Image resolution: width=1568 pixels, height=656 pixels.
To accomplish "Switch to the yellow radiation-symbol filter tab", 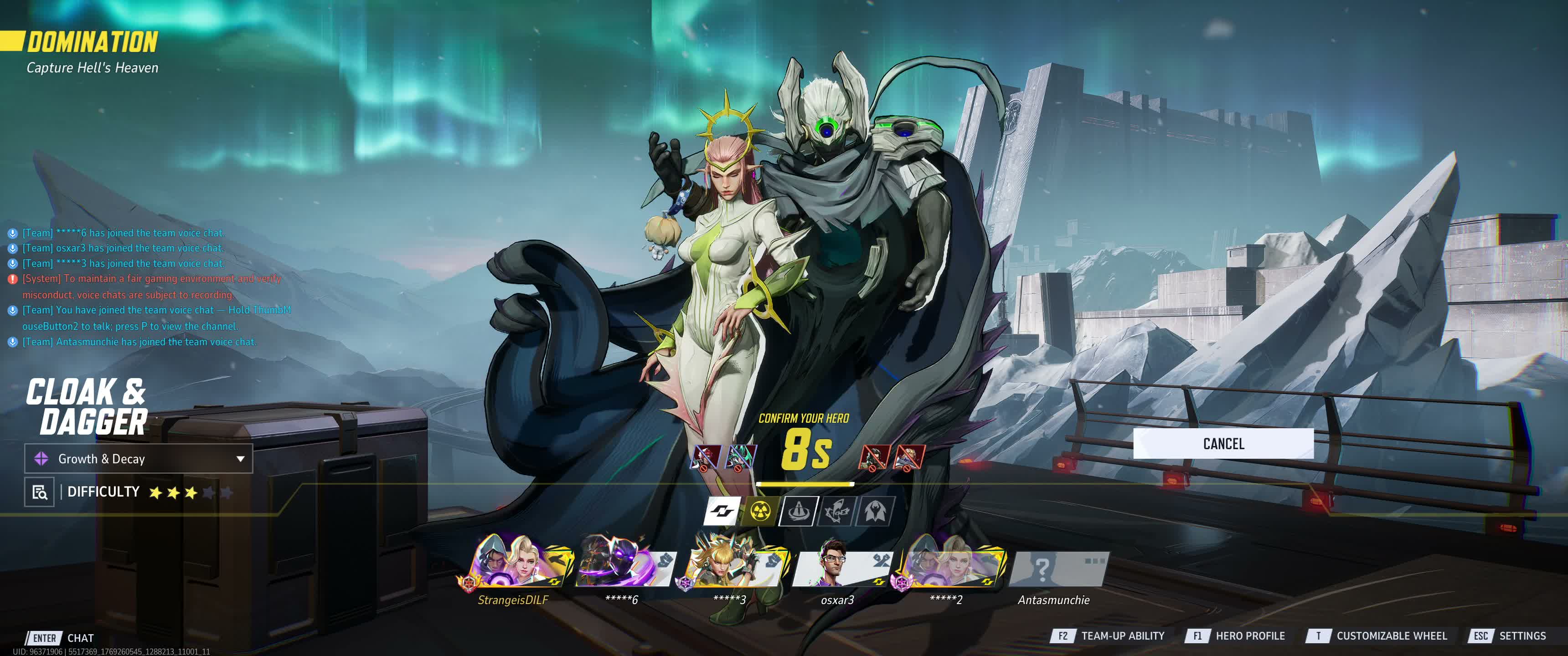I will (759, 511).
